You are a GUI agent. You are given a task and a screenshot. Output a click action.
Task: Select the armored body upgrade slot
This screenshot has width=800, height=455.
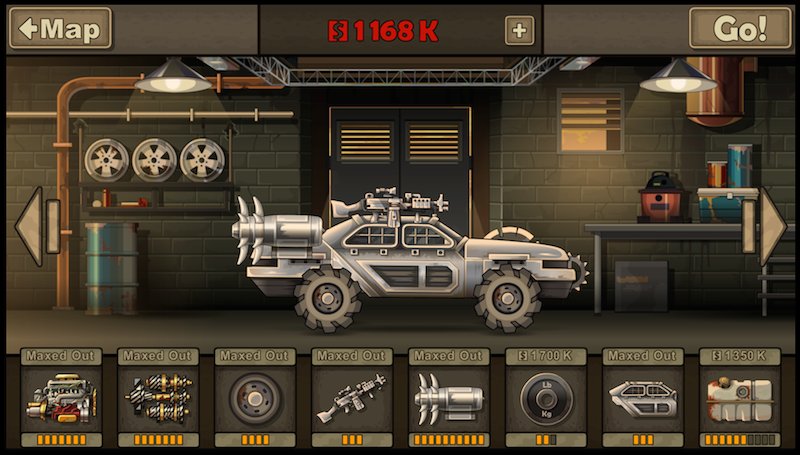[642, 398]
